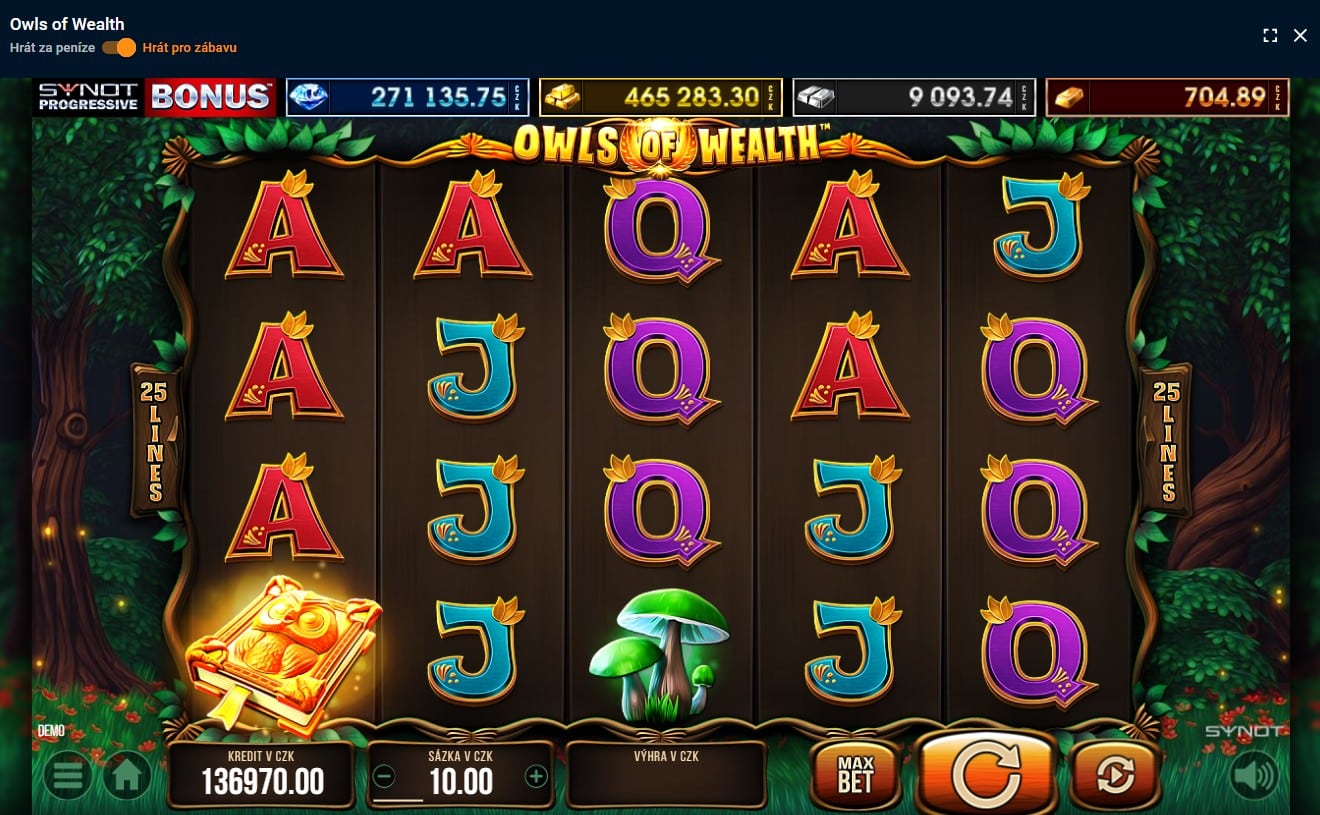
Task: Toggle from fun play to real money mode
Action: coord(119,47)
